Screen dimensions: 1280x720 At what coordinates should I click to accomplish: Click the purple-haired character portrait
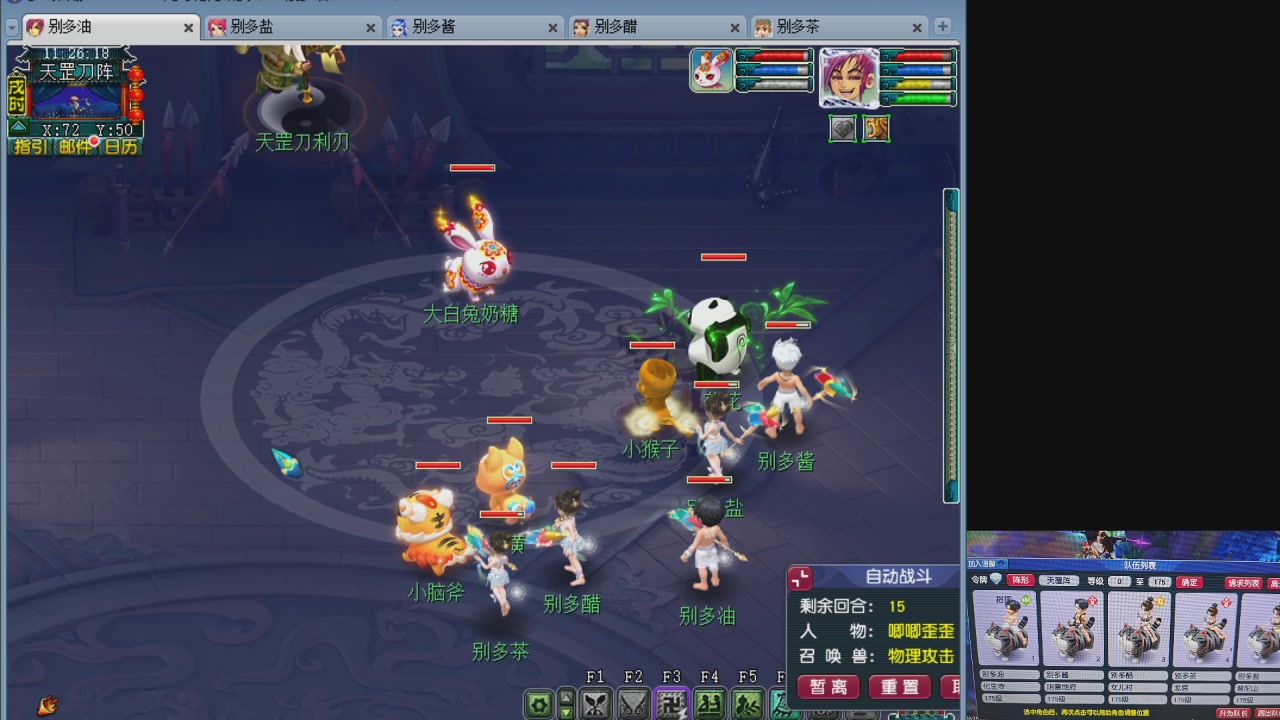click(848, 77)
